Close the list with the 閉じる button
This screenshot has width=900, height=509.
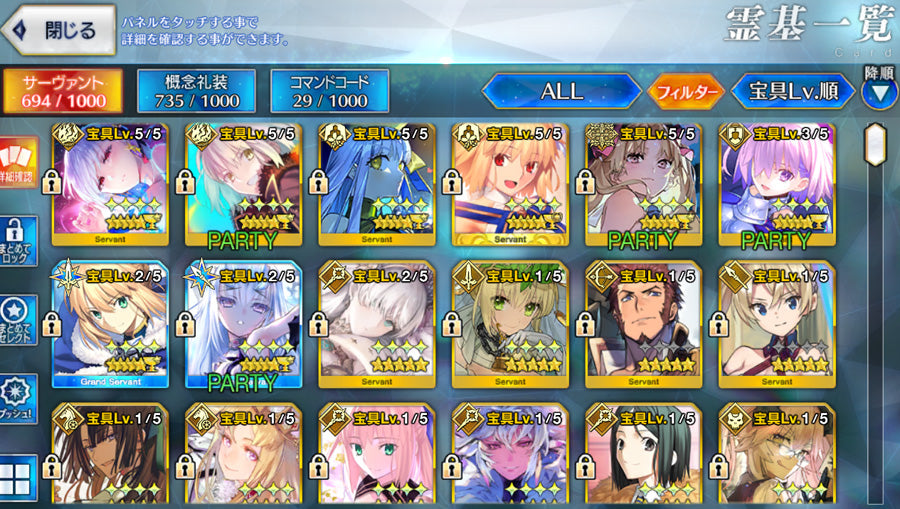pyautogui.click(x=58, y=30)
